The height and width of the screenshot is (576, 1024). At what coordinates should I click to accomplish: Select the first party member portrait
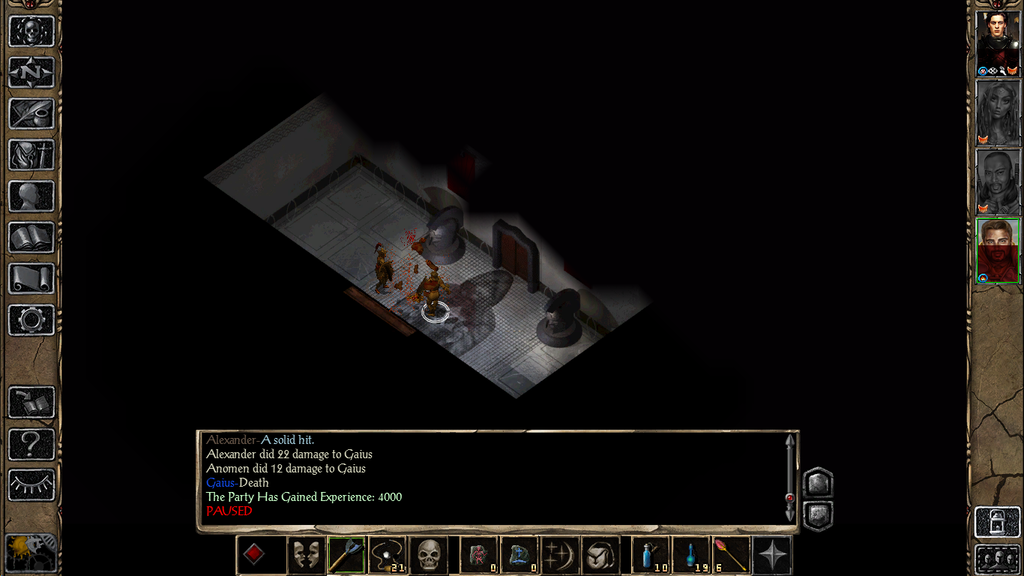[997, 43]
